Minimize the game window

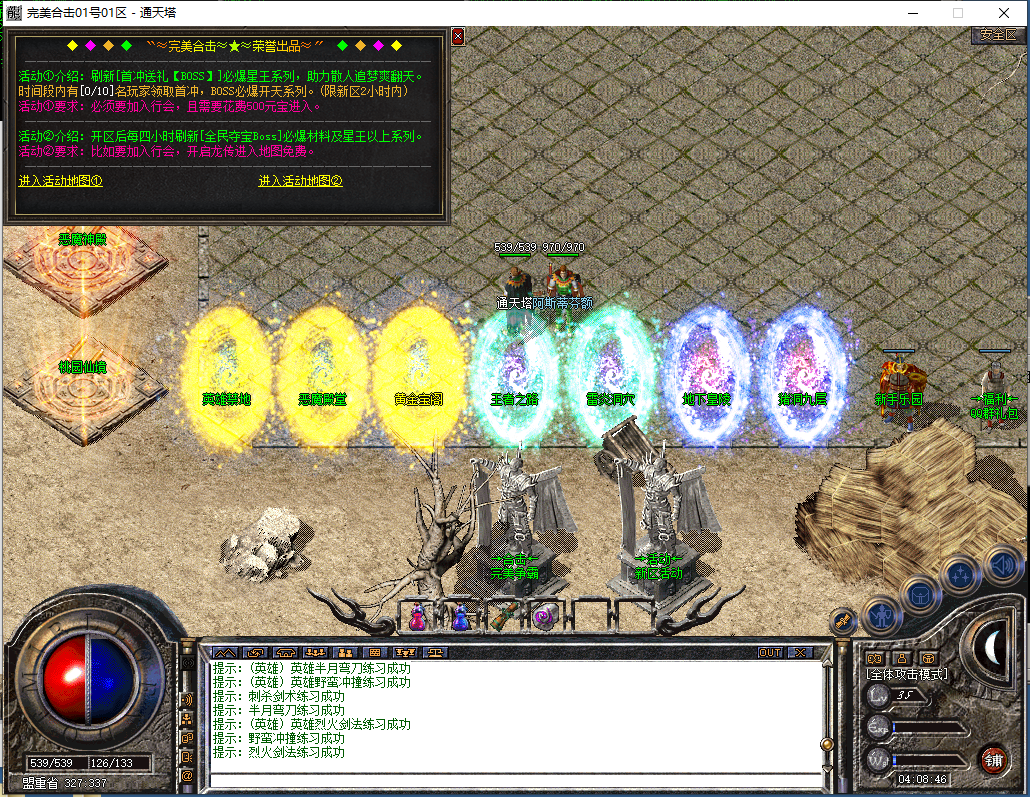coord(912,13)
